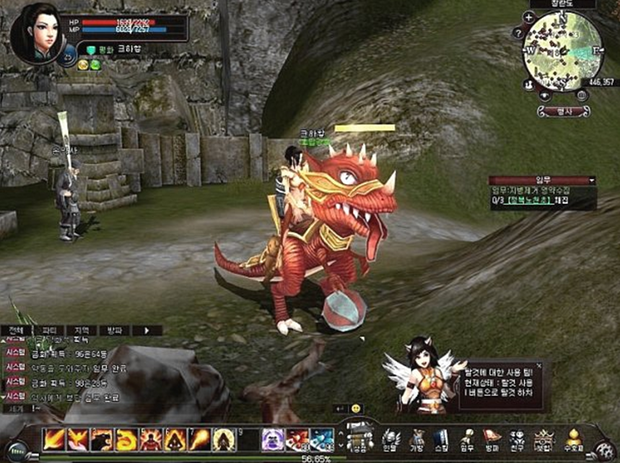Activate the blue ice skill icon
Screen dimensions: 620x463
pyautogui.click(x=322, y=439)
